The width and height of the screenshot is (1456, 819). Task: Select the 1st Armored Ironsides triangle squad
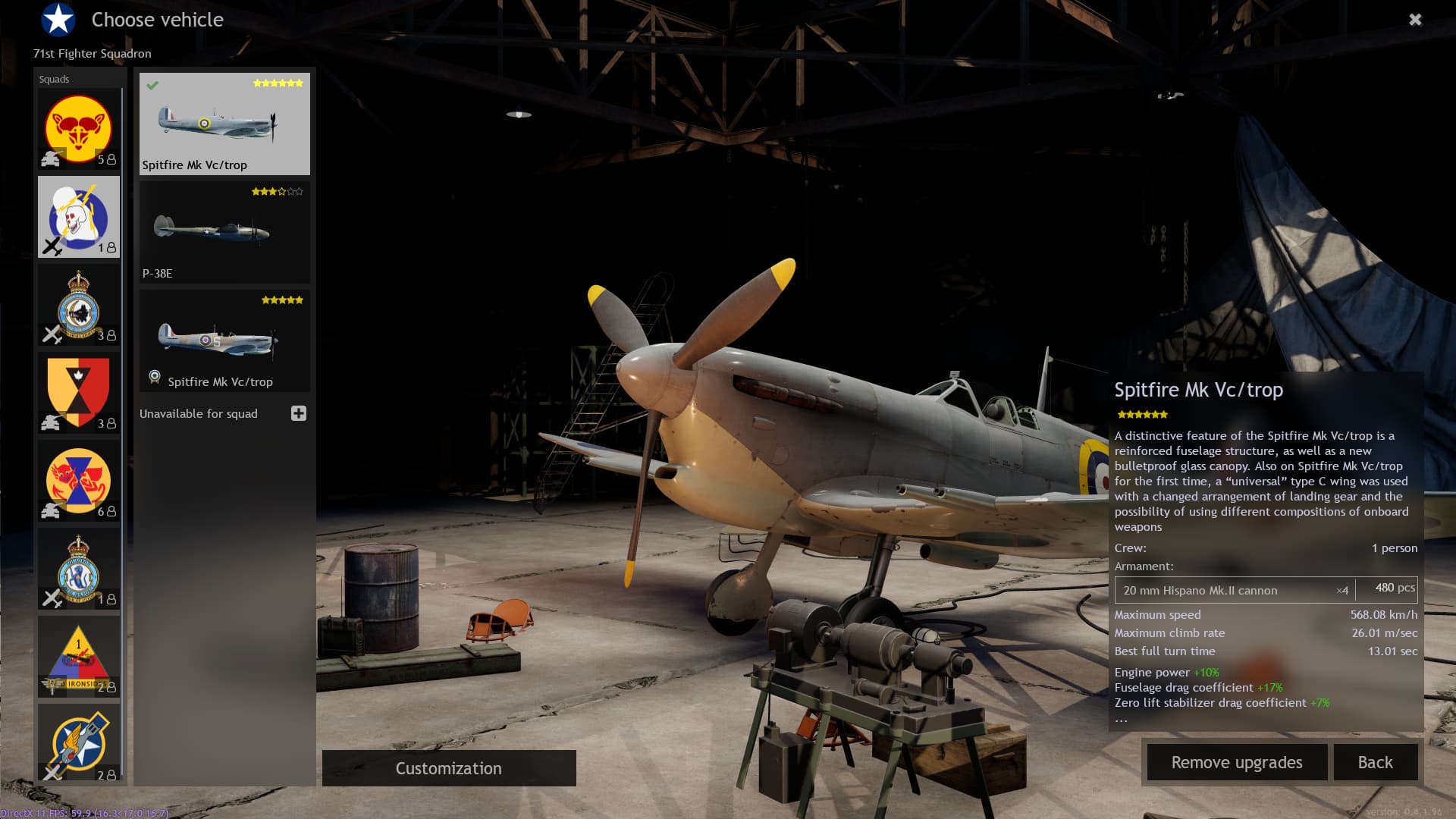[x=79, y=657]
